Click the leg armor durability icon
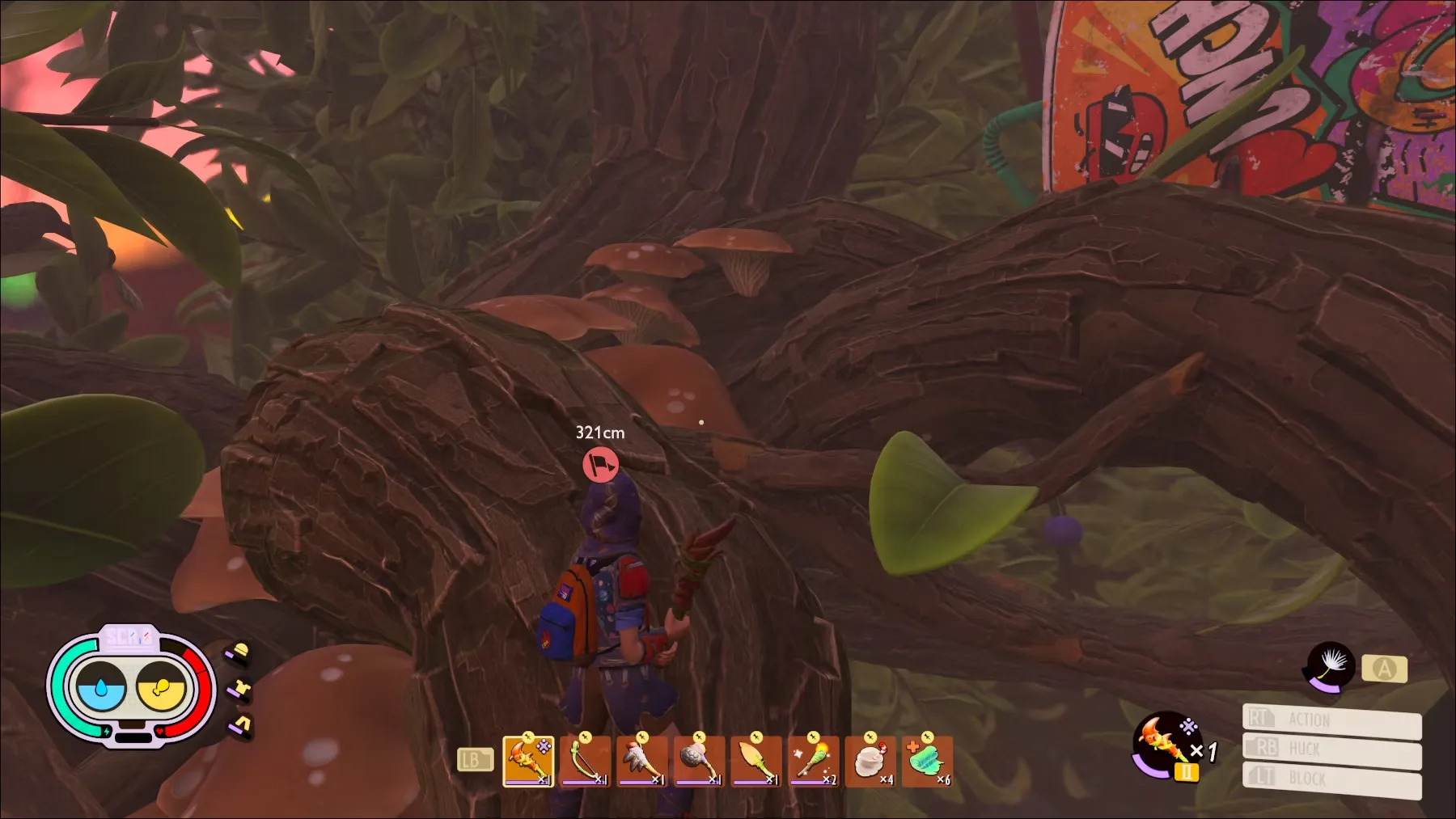Image resolution: width=1456 pixels, height=819 pixels. 242,724
